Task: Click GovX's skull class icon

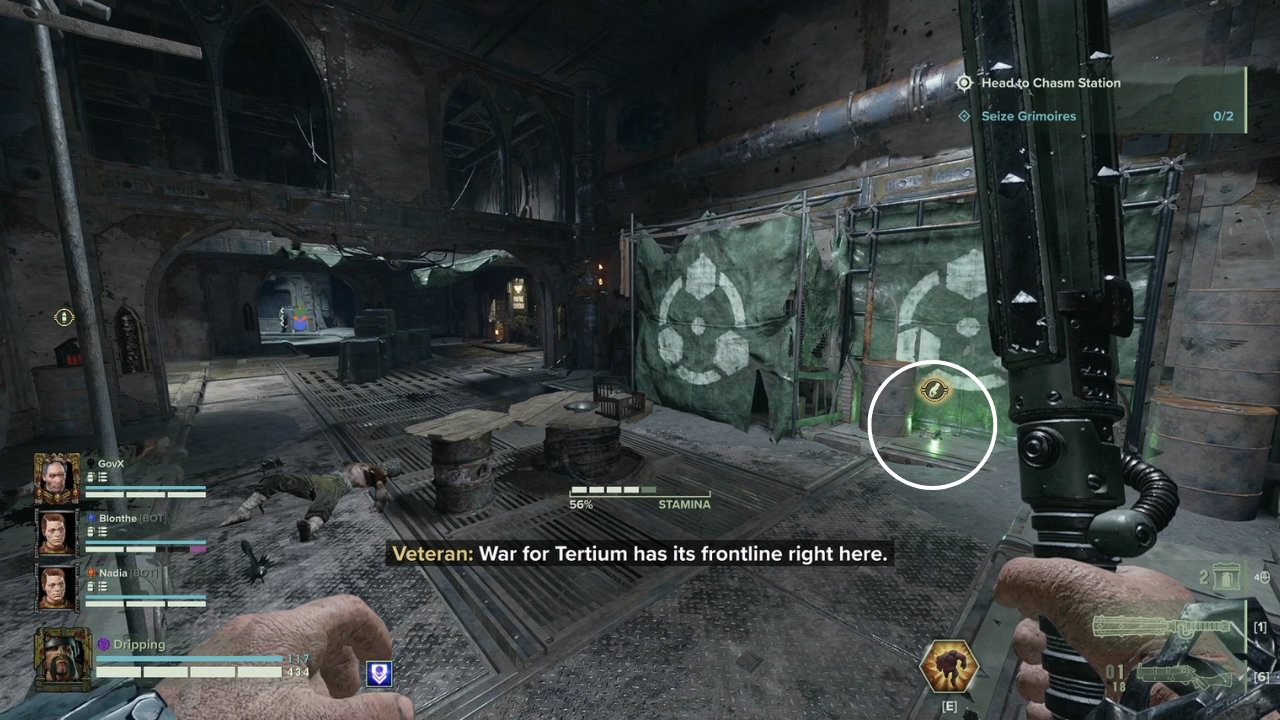Action: tap(90, 463)
